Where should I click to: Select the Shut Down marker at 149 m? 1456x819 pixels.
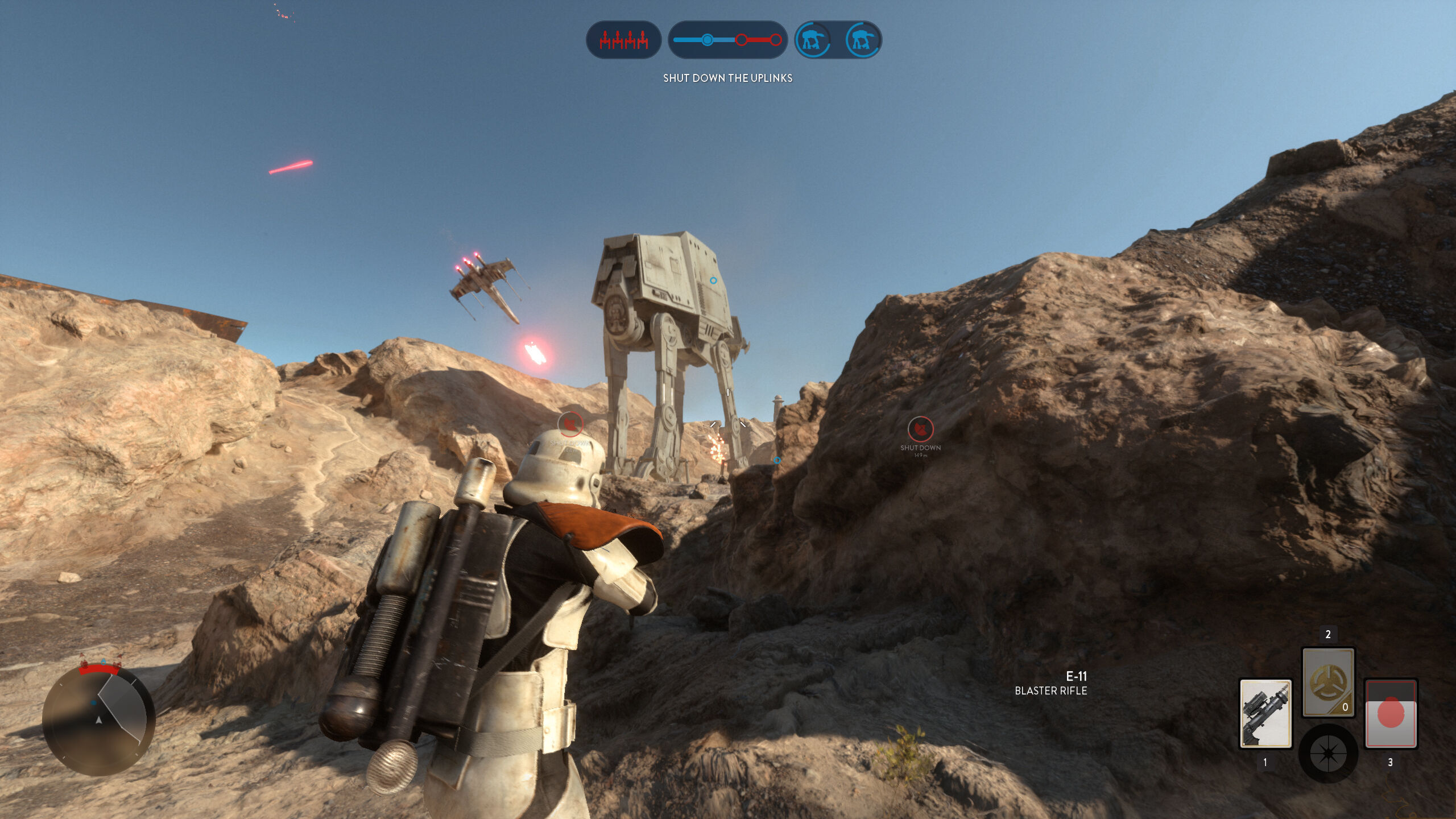[x=920, y=429]
